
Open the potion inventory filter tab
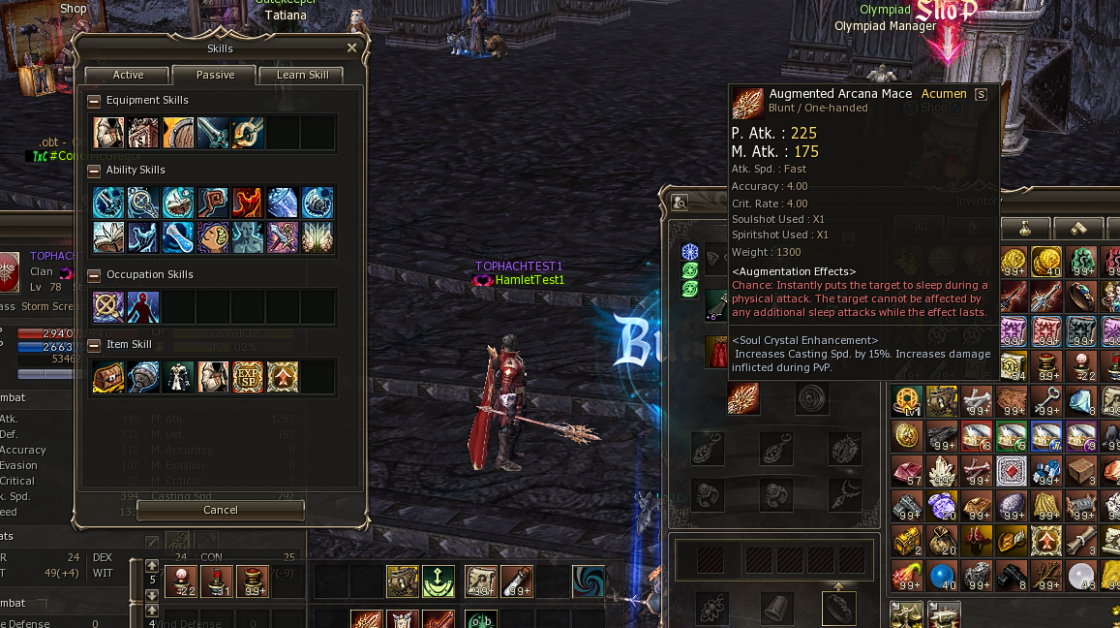[1025, 228]
